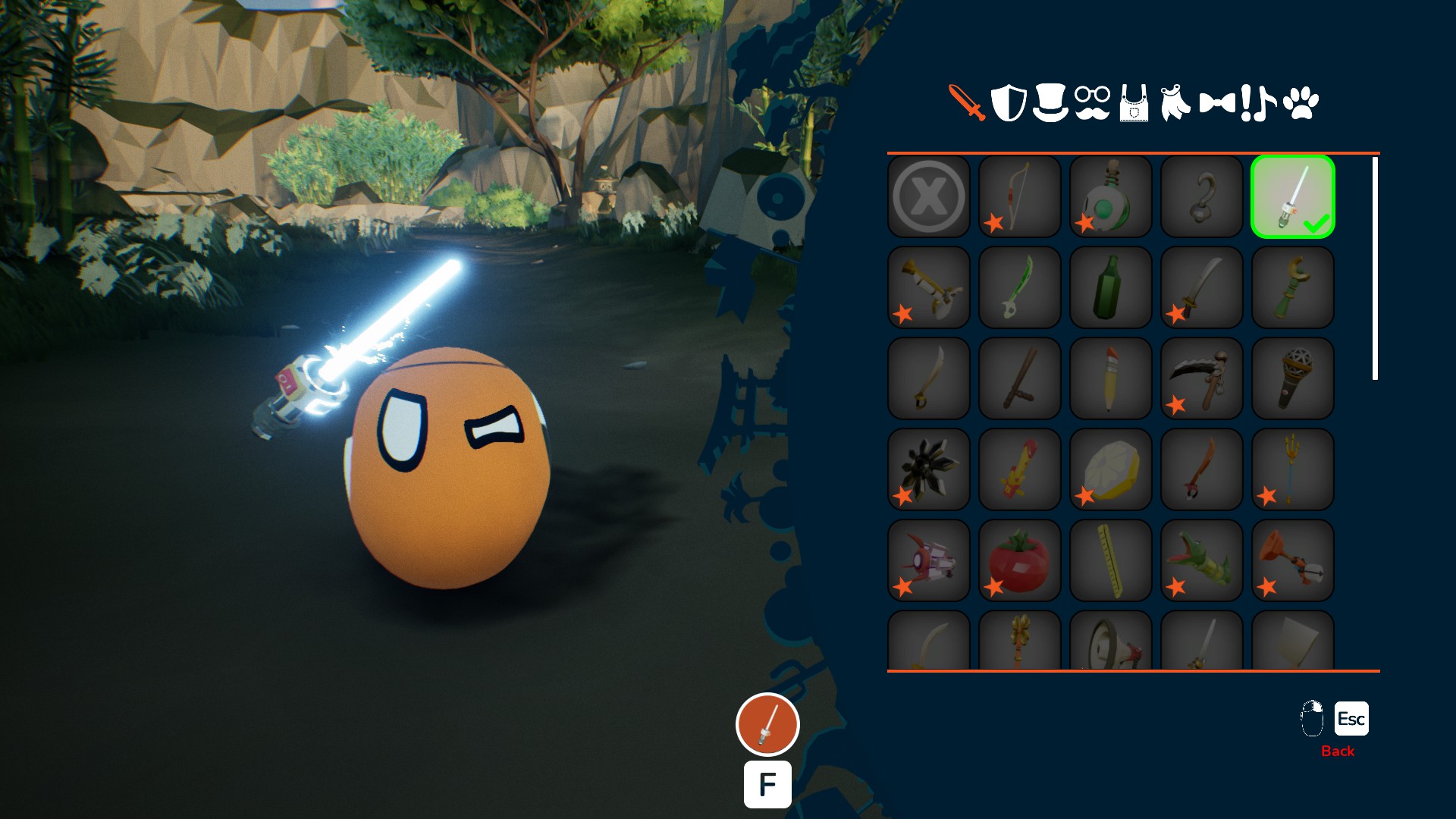Choose the pirate hook weapon
The height and width of the screenshot is (819, 1456).
(1202, 197)
